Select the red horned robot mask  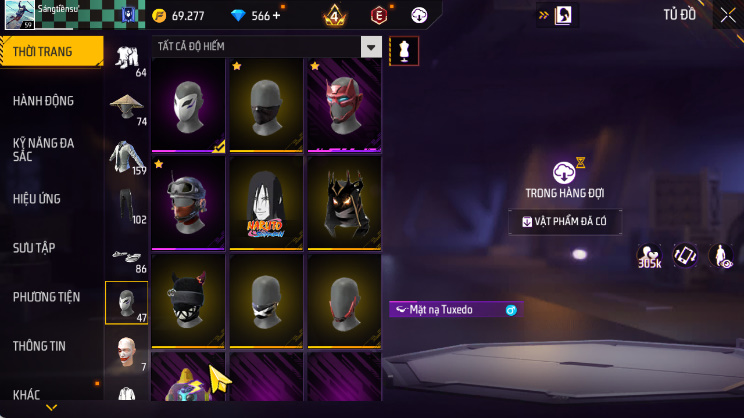pos(343,104)
